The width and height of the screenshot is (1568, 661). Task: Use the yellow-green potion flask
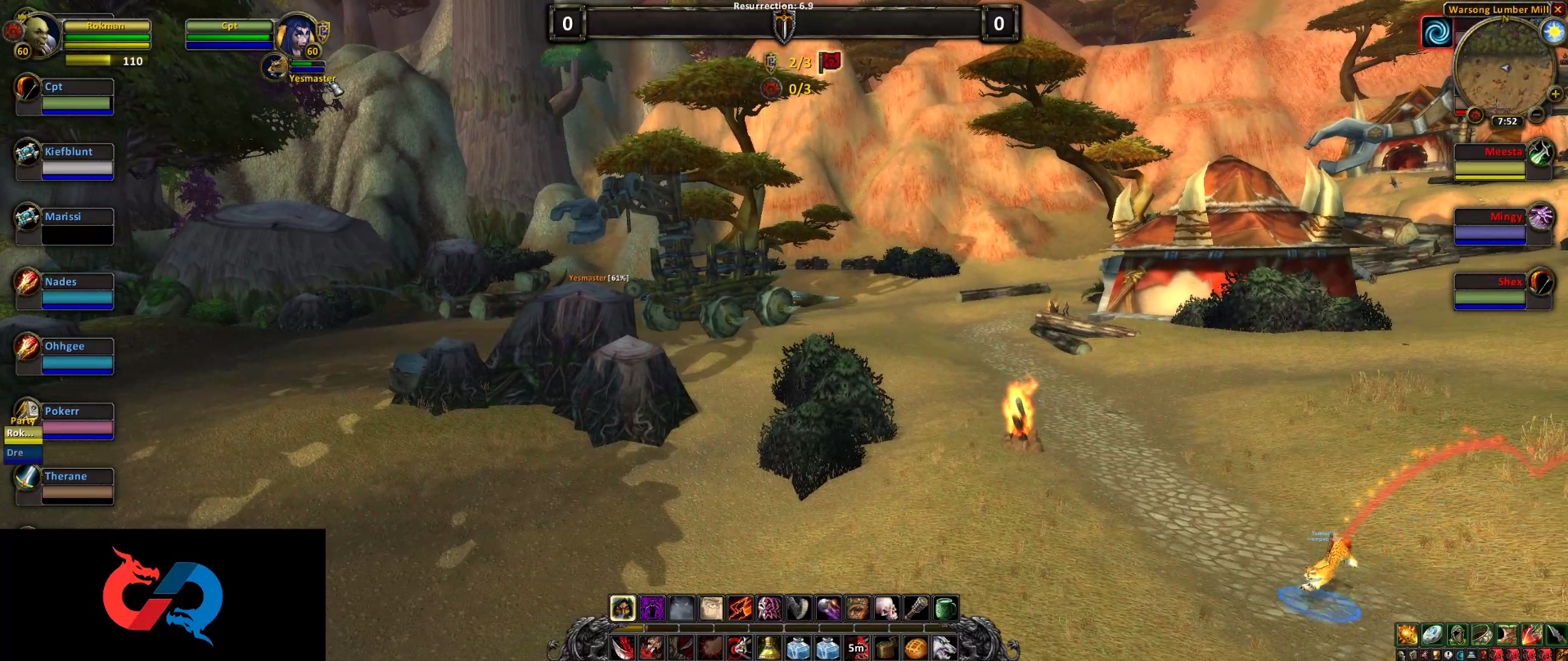tap(768, 649)
